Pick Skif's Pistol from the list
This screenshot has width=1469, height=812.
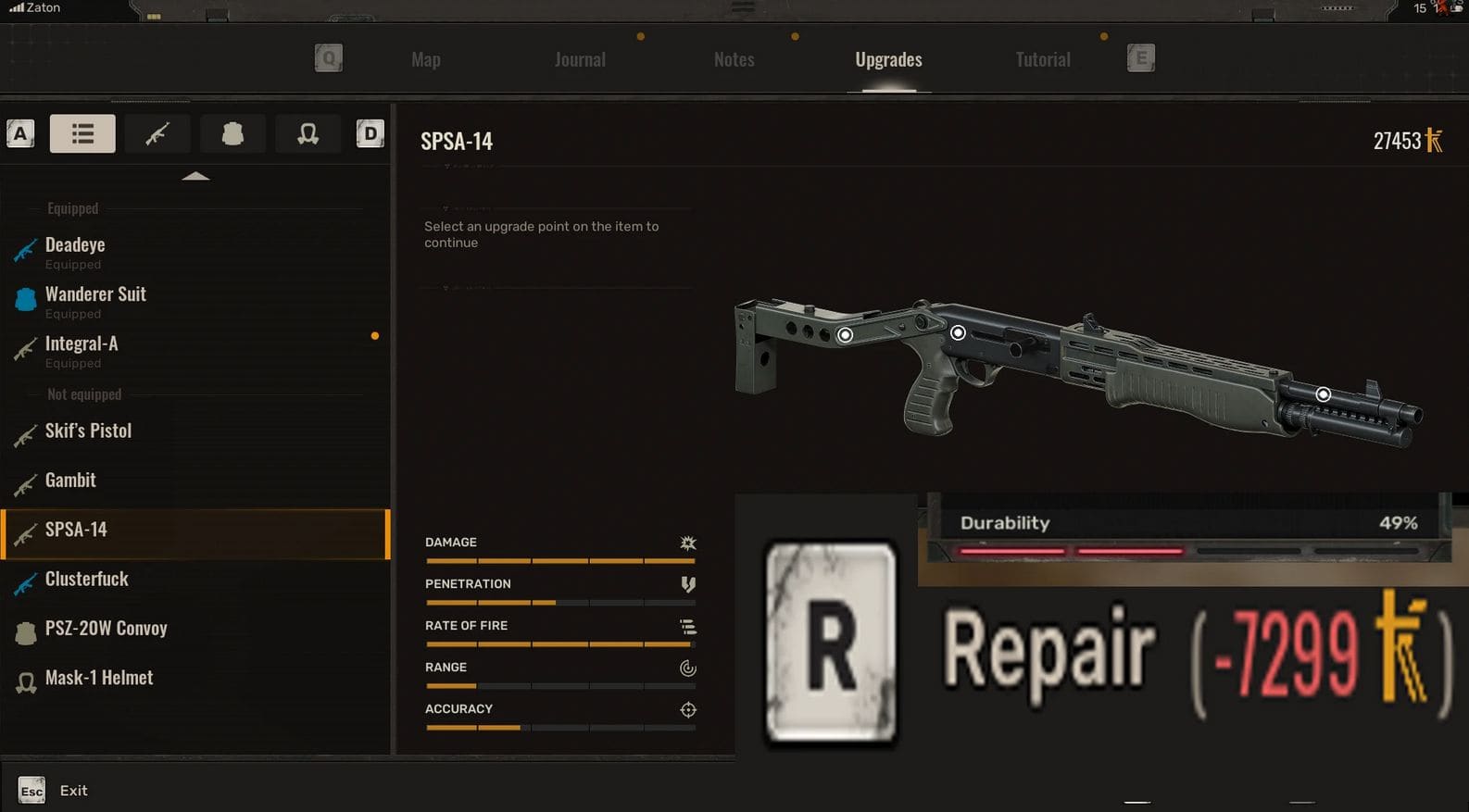point(88,431)
